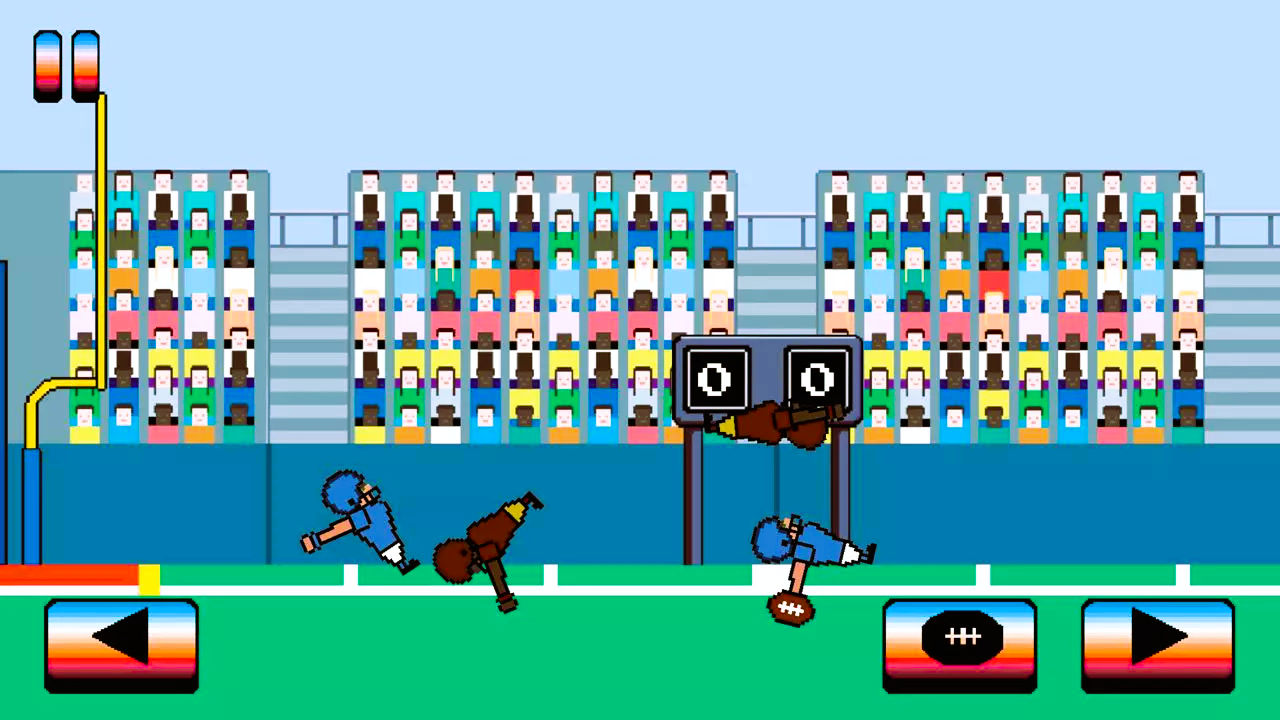Click the left pause bar icon top-left
This screenshot has height=720, width=1280.
(47, 65)
